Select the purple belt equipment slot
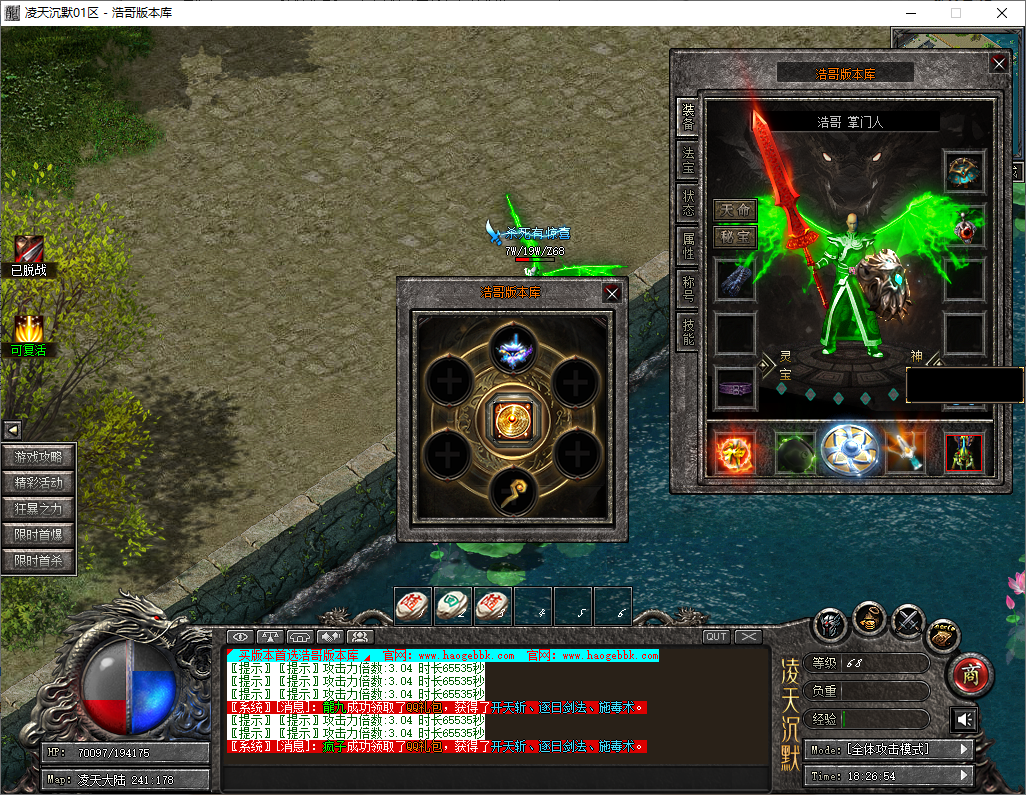 (x=735, y=387)
